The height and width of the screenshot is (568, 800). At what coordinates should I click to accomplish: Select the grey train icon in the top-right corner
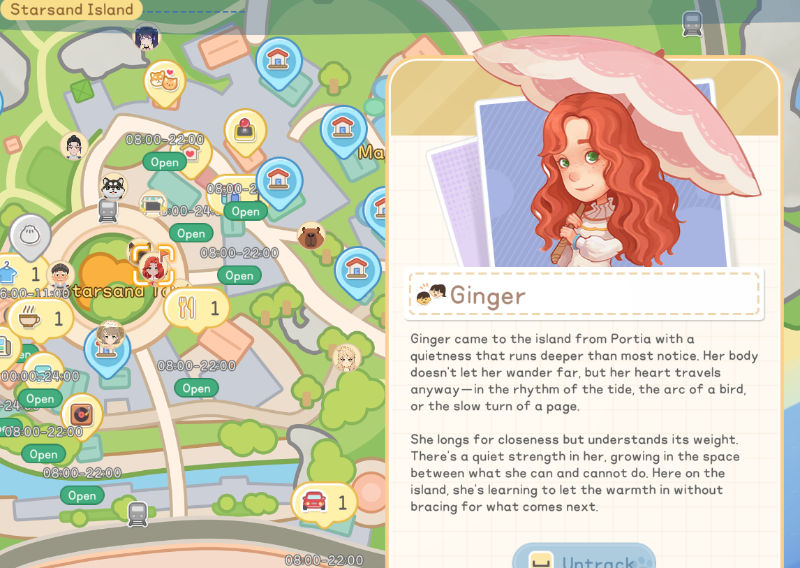tap(690, 22)
